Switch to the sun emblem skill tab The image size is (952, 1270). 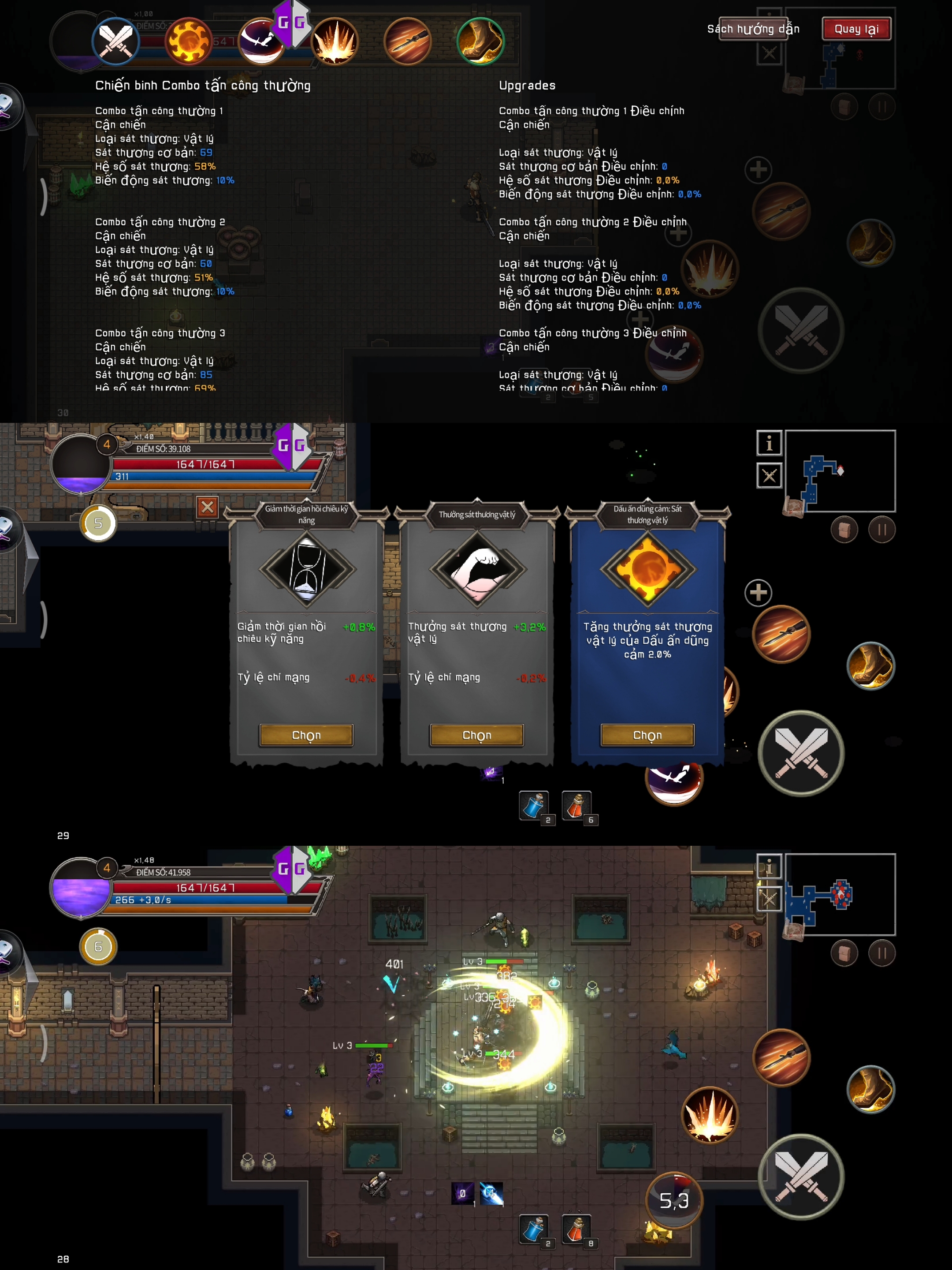188,41
